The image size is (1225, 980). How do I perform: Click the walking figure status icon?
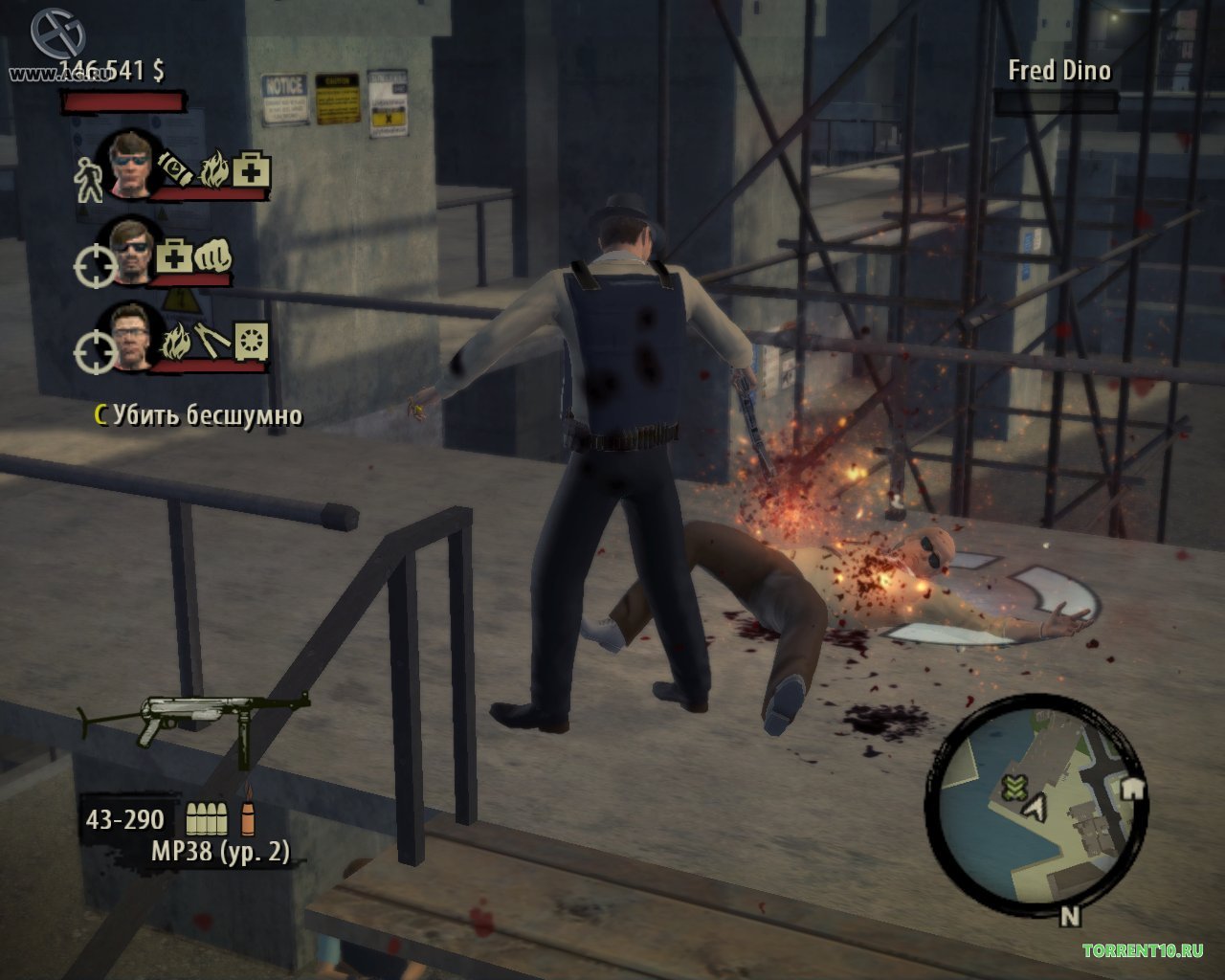pyautogui.click(x=89, y=180)
